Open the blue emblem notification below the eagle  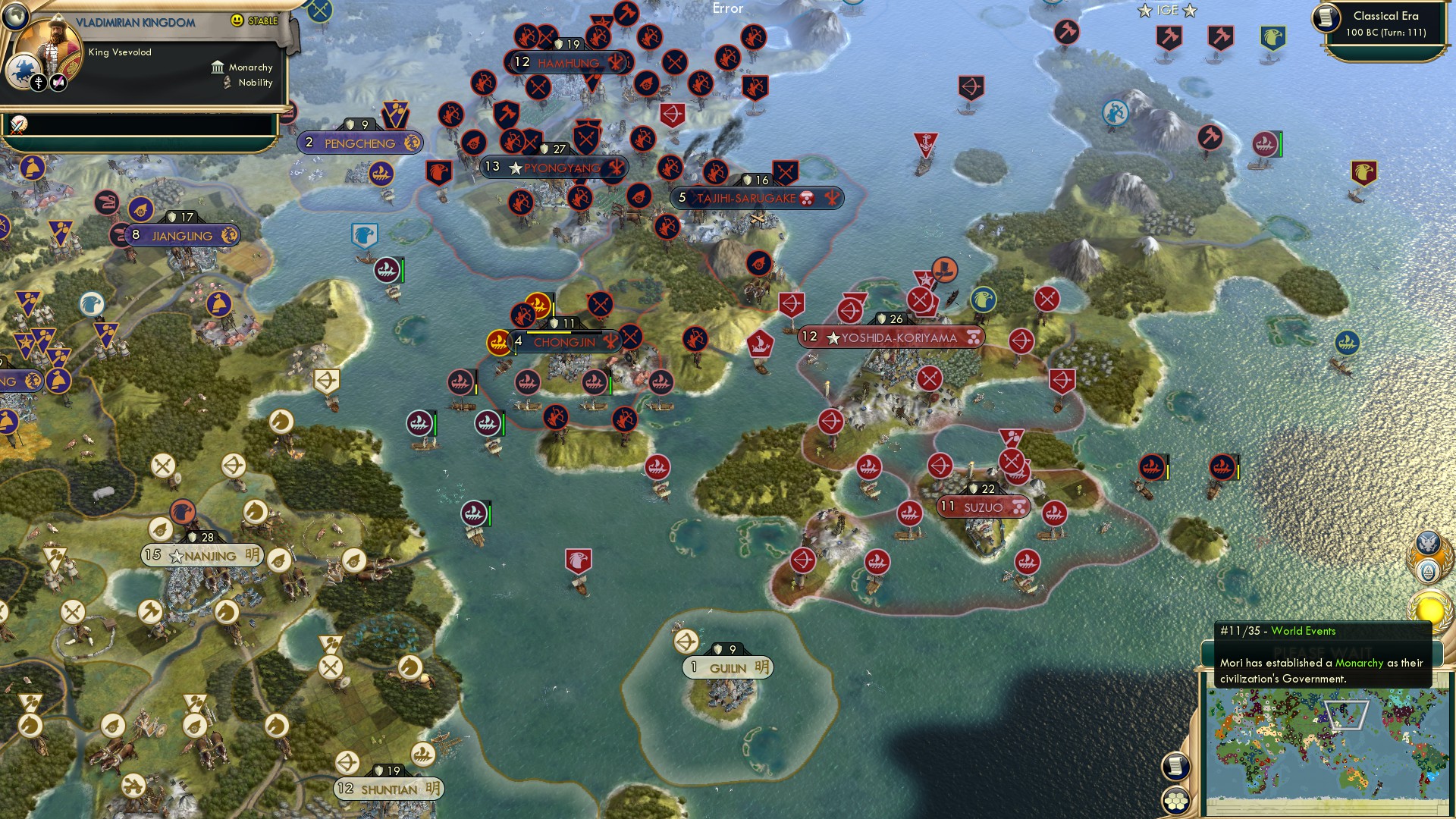(1427, 571)
